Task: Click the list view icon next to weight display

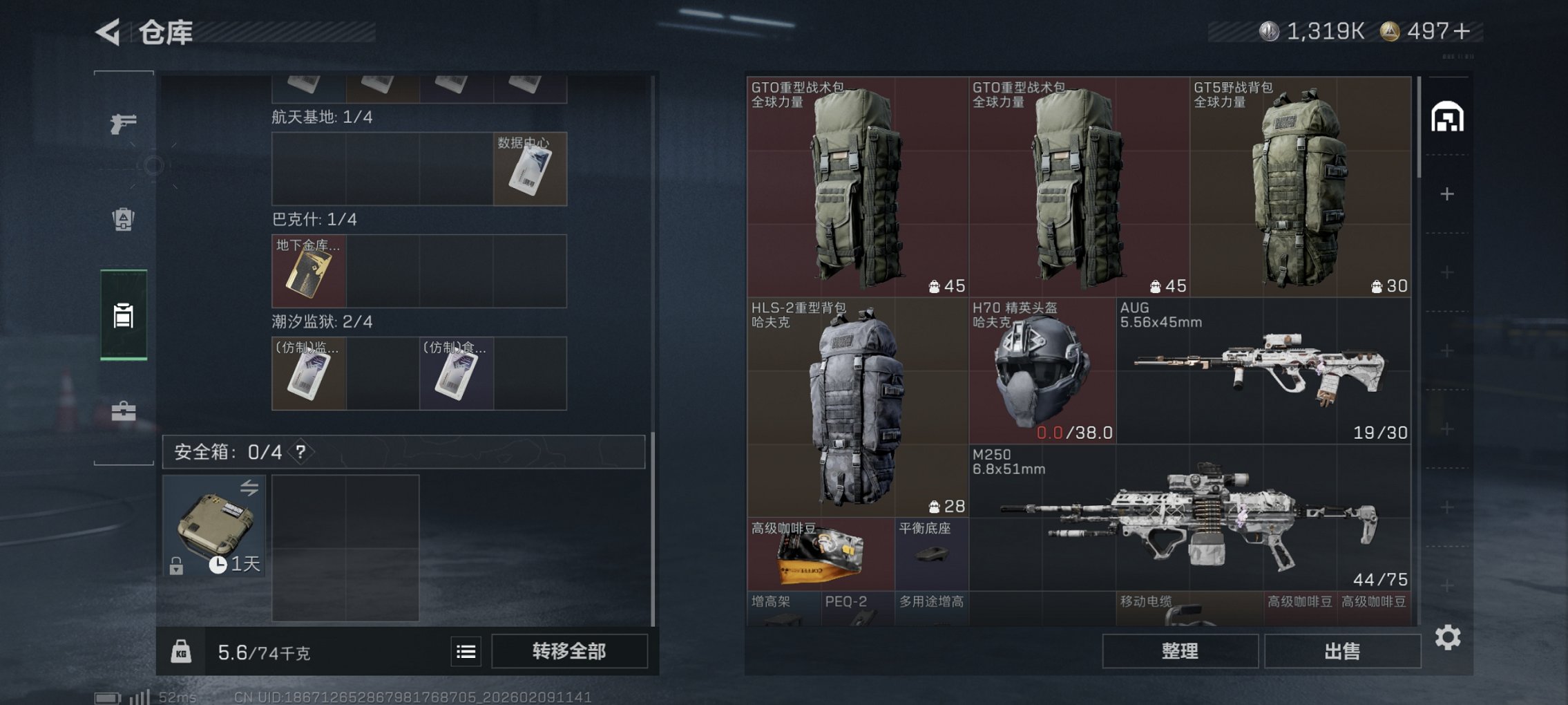Action: point(467,652)
